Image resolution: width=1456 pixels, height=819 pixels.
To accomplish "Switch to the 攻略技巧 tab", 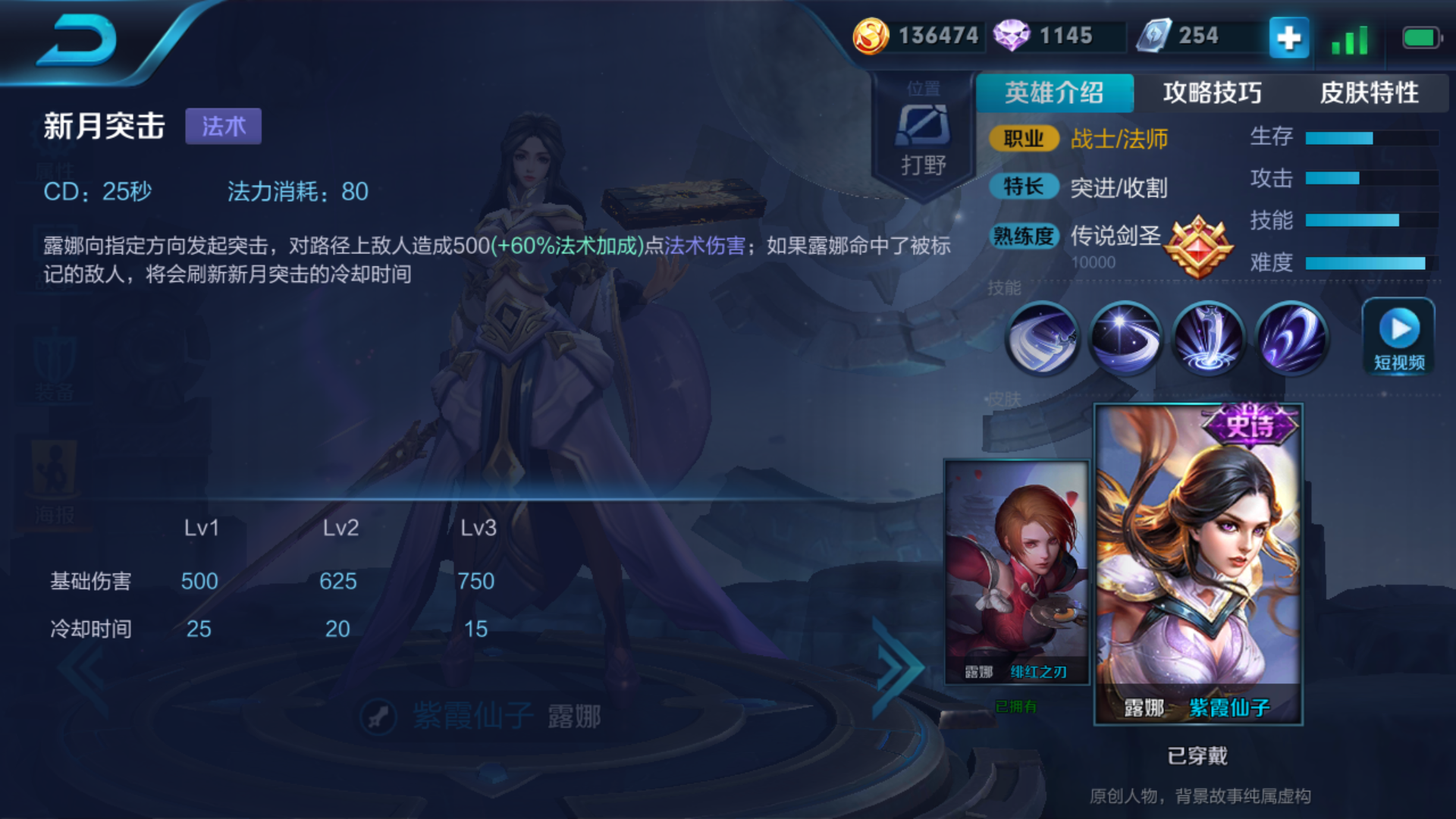I will pyautogui.click(x=1213, y=93).
